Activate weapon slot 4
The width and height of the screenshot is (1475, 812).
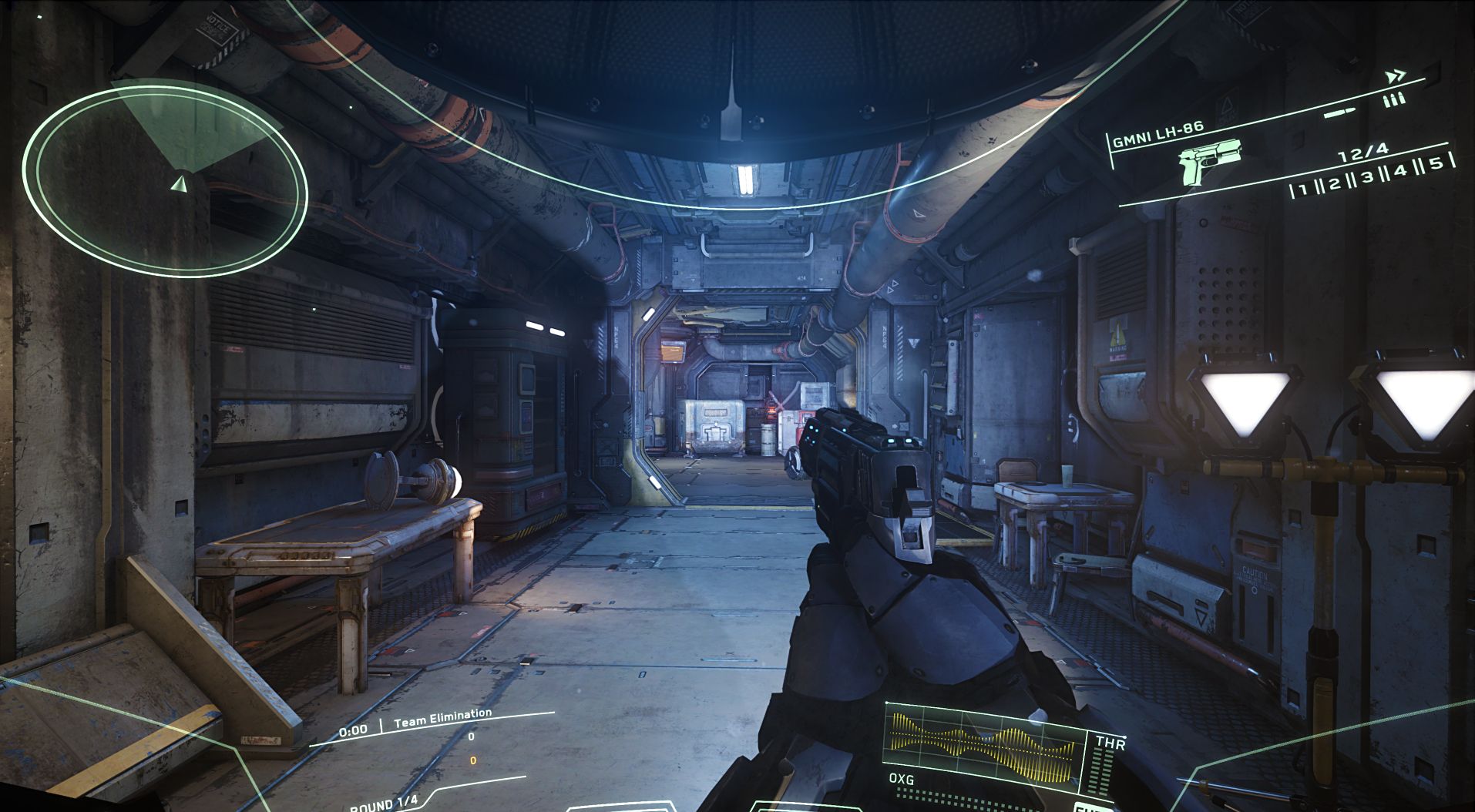click(1400, 170)
